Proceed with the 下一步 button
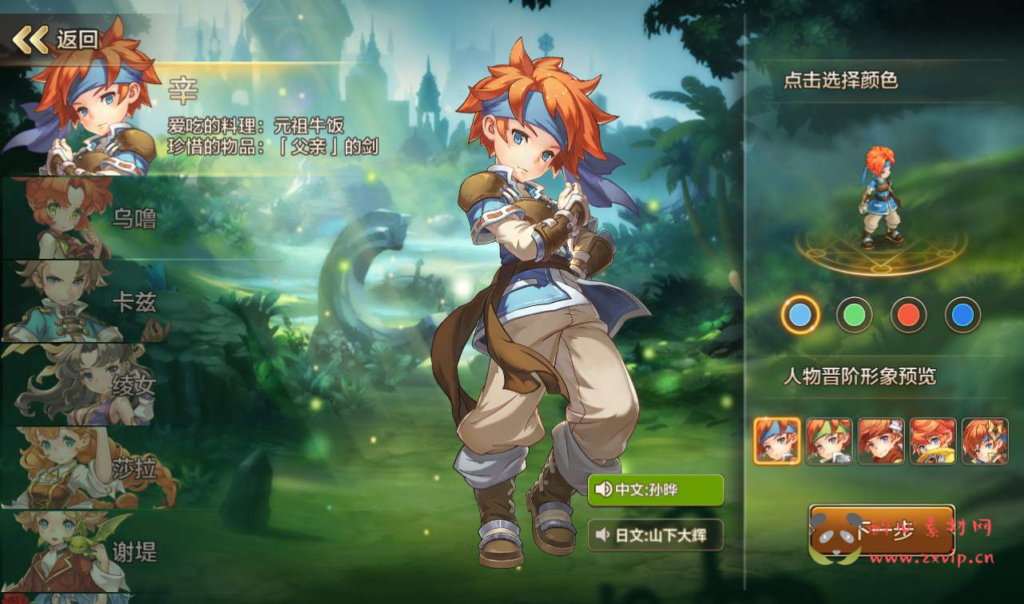Image resolution: width=1024 pixels, height=604 pixels. (881, 531)
